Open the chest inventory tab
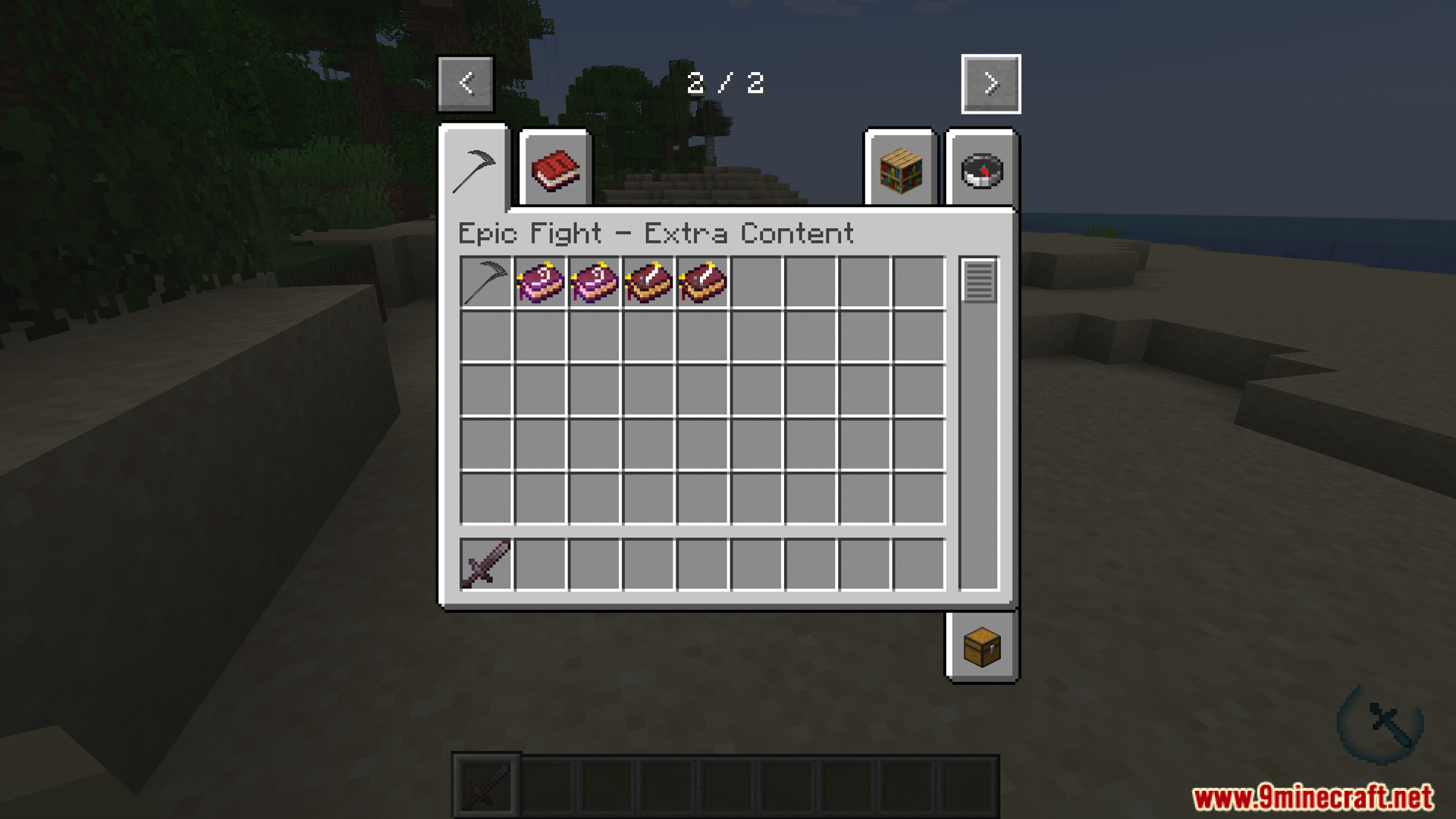The image size is (1456, 819). [981, 648]
